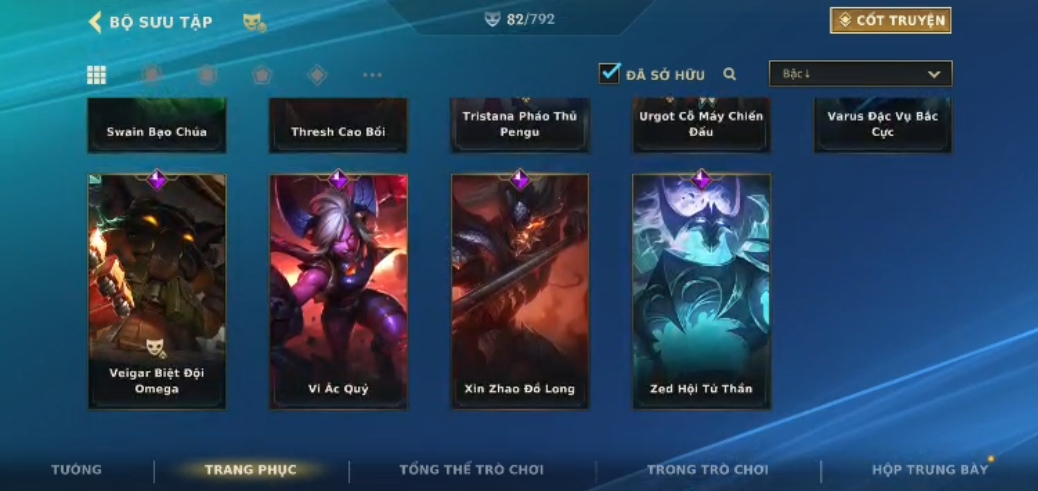Click the three-dots more filters icon
Screen dimensions: 1038x491
coord(372,74)
